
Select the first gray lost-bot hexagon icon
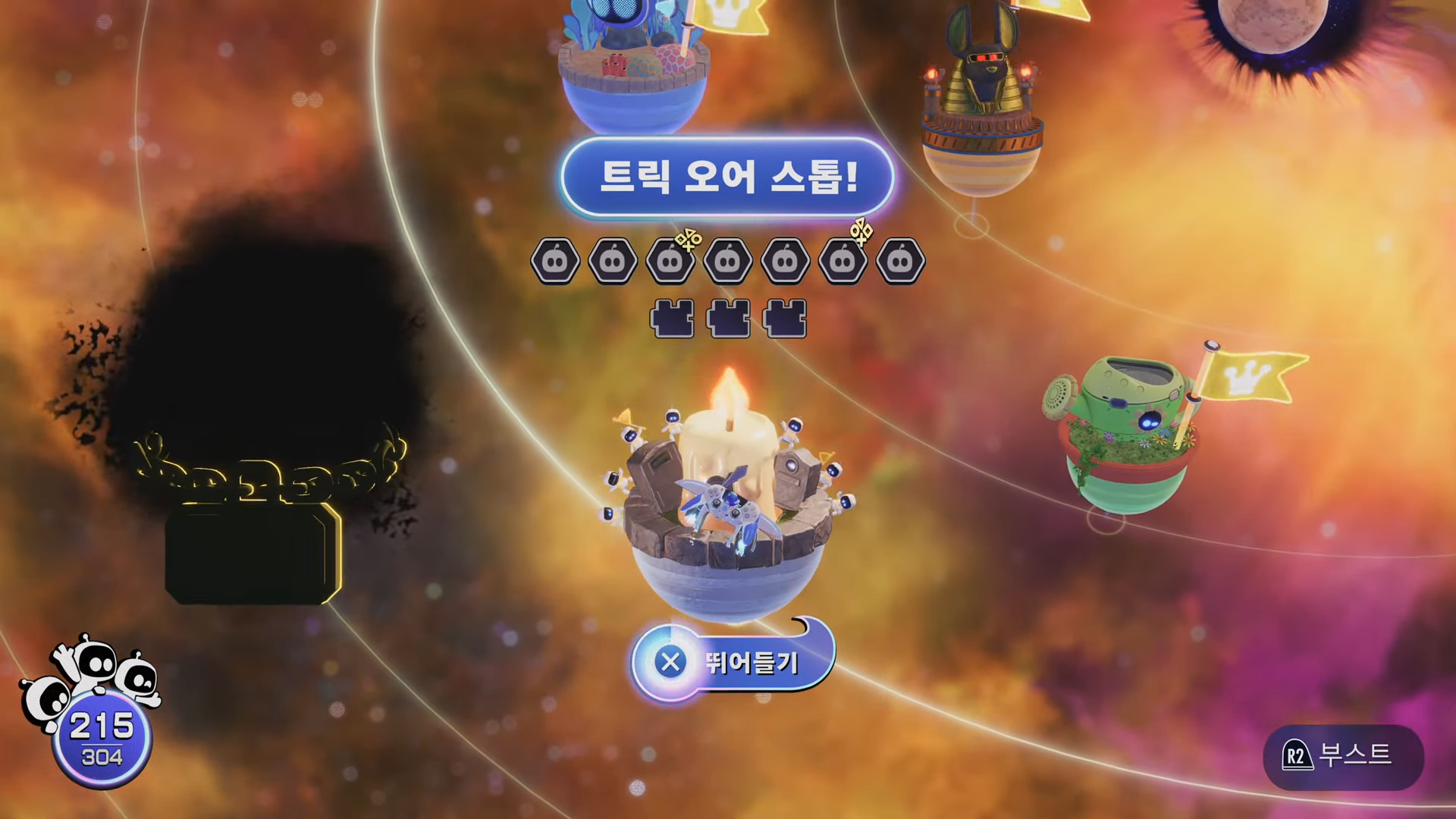[x=554, y=260]
